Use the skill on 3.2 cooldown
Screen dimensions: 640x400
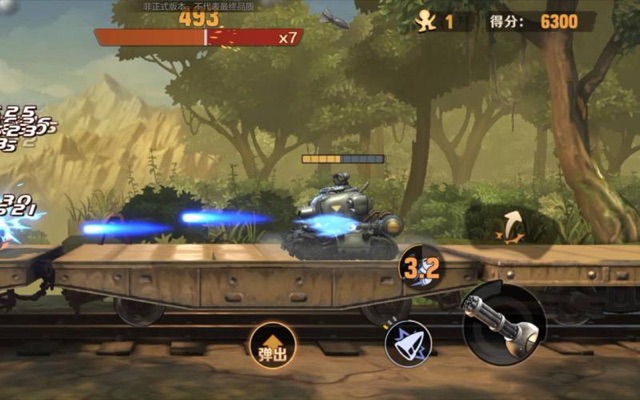click(x=421, y=269)
